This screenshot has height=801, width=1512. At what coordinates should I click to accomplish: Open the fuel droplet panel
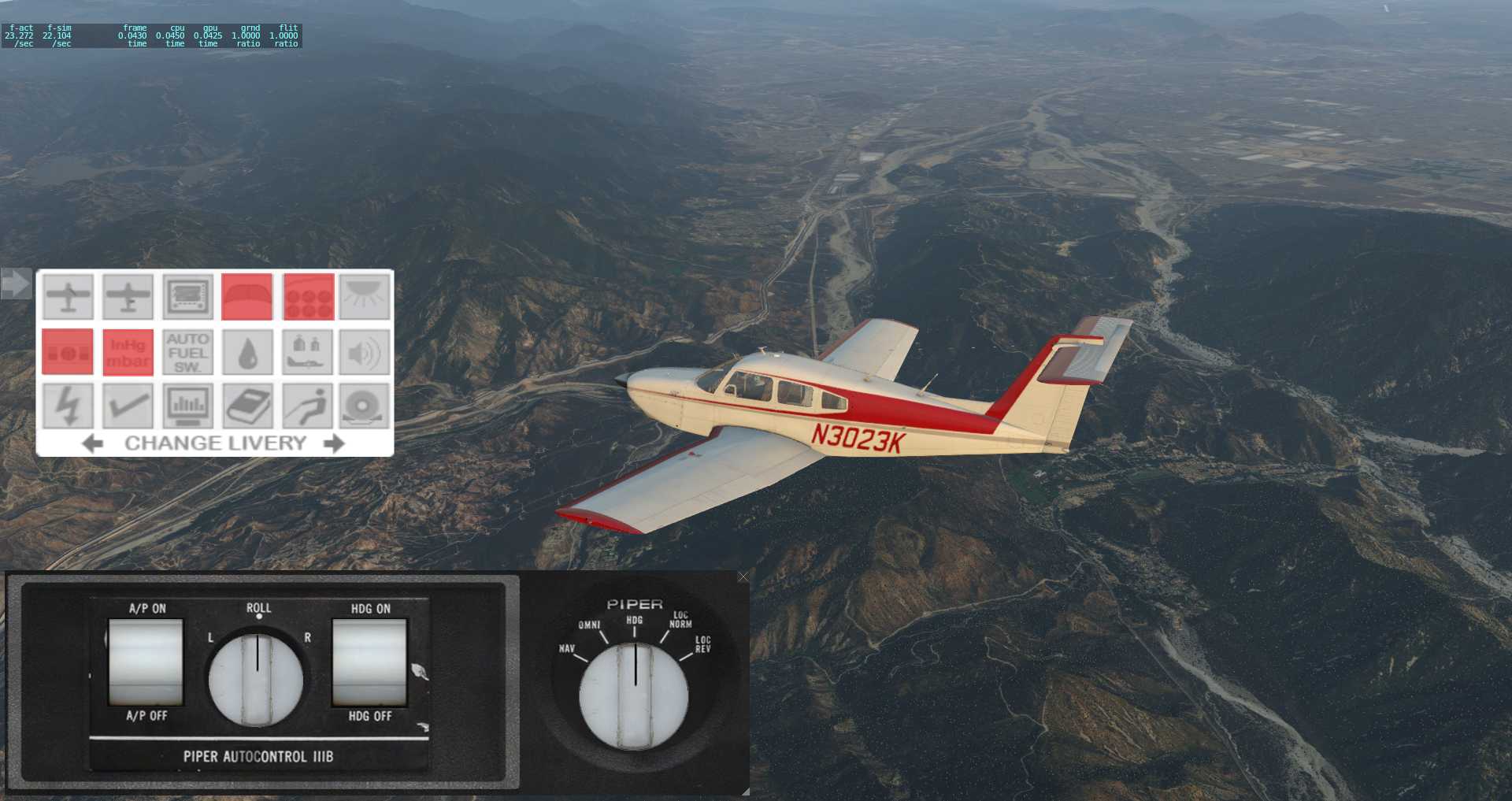click(x=247, y=352)
